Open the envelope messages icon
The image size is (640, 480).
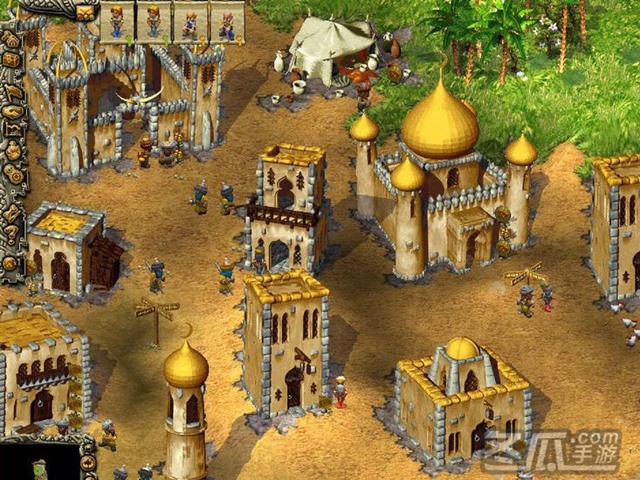(x=84, y=12)
